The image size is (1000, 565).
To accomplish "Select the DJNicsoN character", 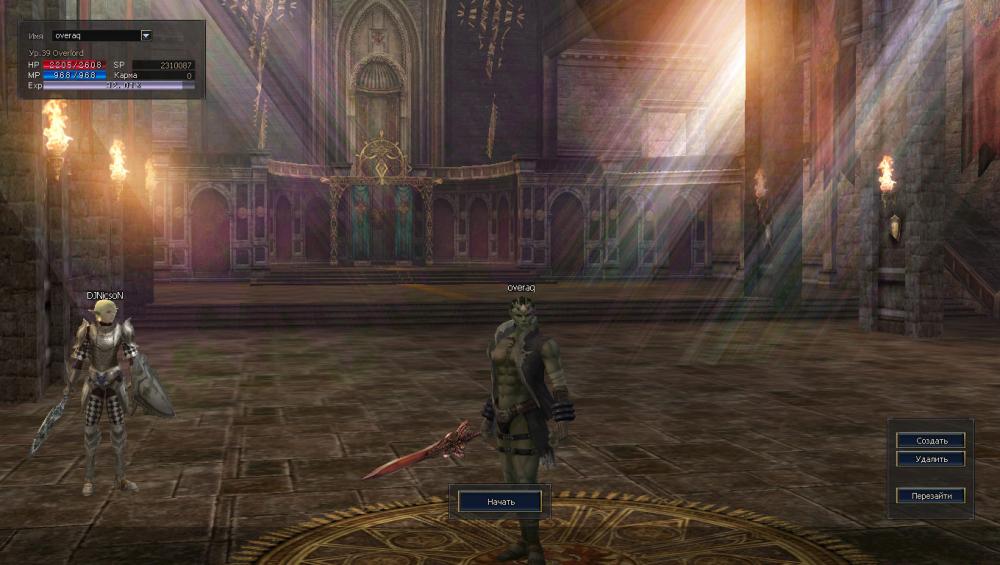I will click(103, 400).
